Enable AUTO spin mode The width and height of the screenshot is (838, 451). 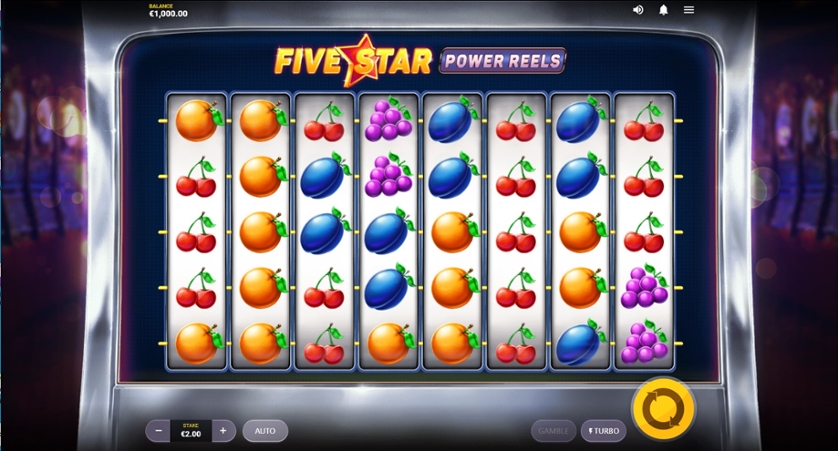coord(265,431)
